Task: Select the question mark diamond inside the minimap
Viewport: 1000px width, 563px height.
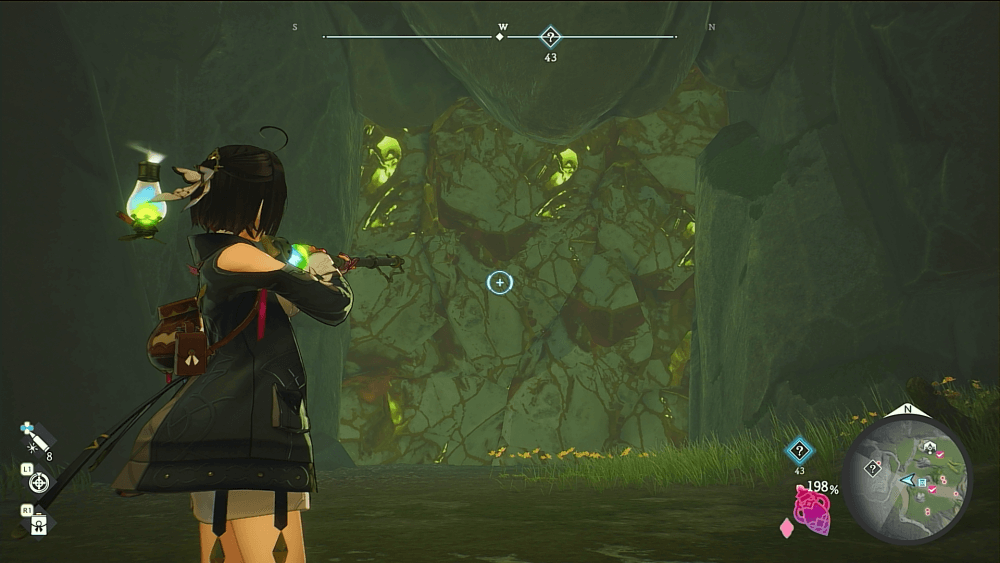Action: [x=873, y=467]
